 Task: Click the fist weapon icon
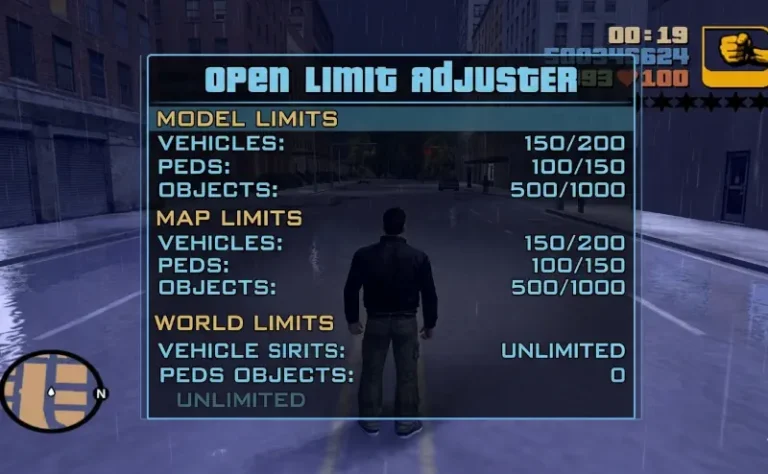[735, 56]
